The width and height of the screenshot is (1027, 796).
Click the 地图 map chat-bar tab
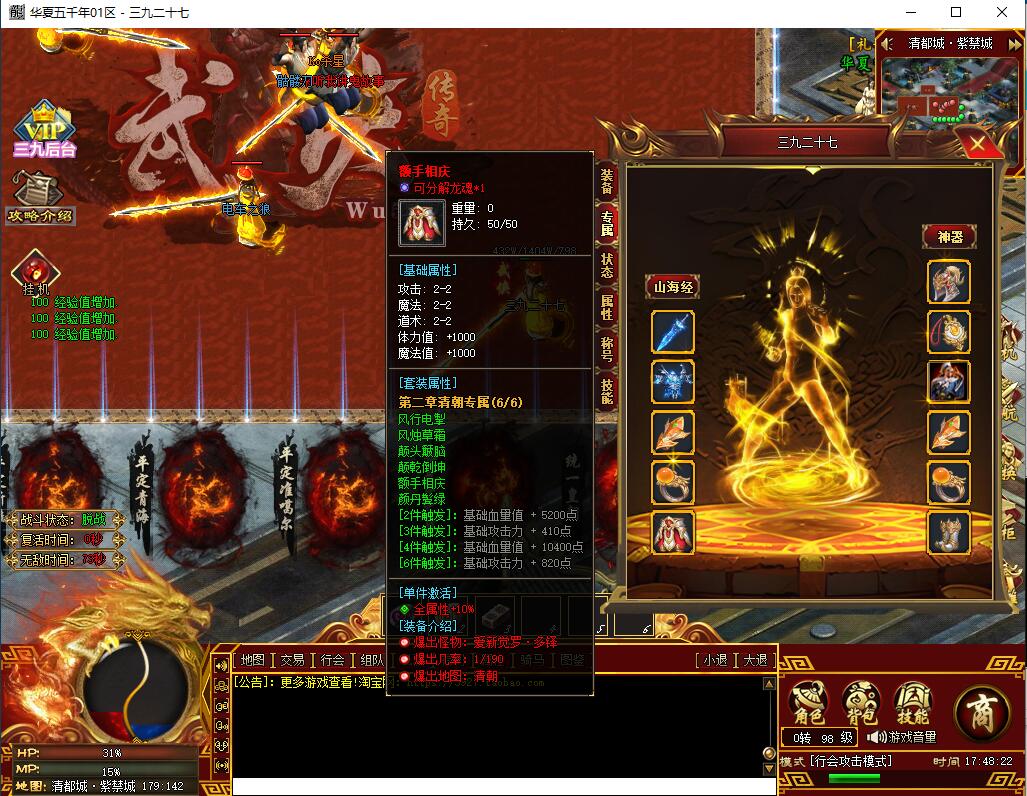(253, 660)
